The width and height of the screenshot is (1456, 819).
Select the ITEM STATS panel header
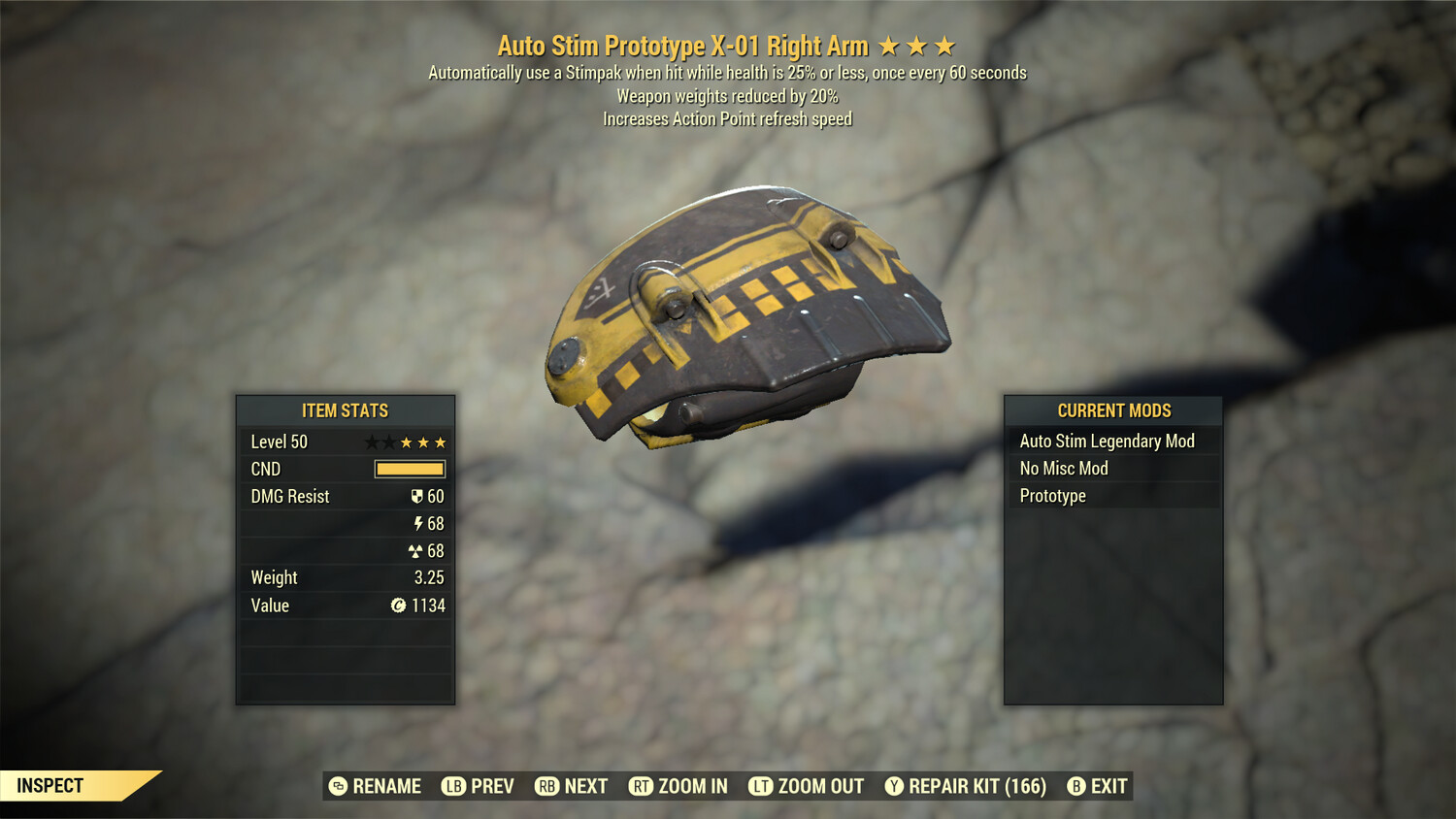click(346, 410)
